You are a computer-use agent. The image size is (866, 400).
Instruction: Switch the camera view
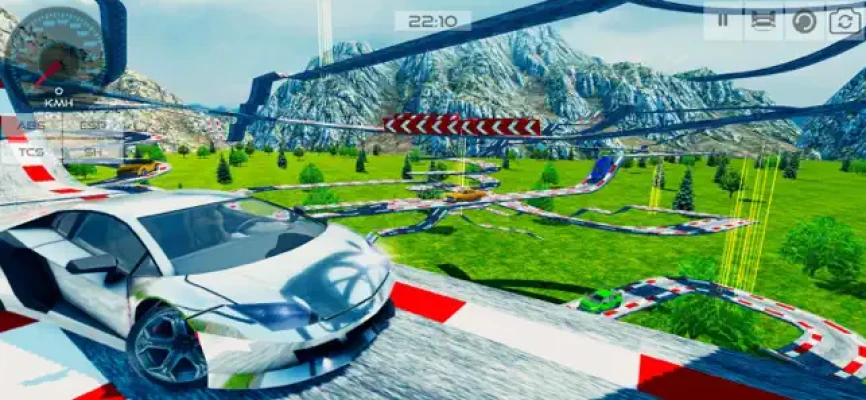(x=843, y=21)
